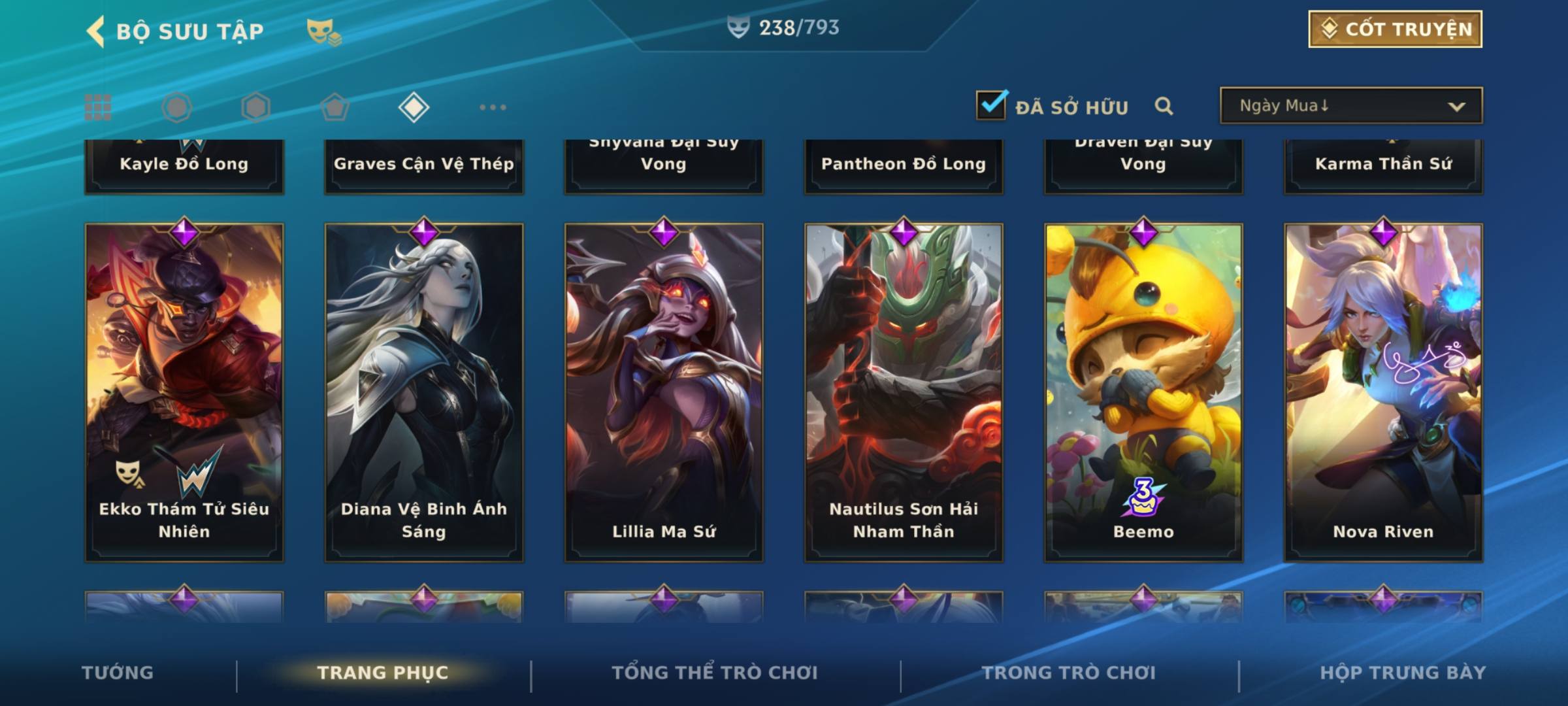
Task: Open the skin search magnifier
Action: tap(1164, 106)
